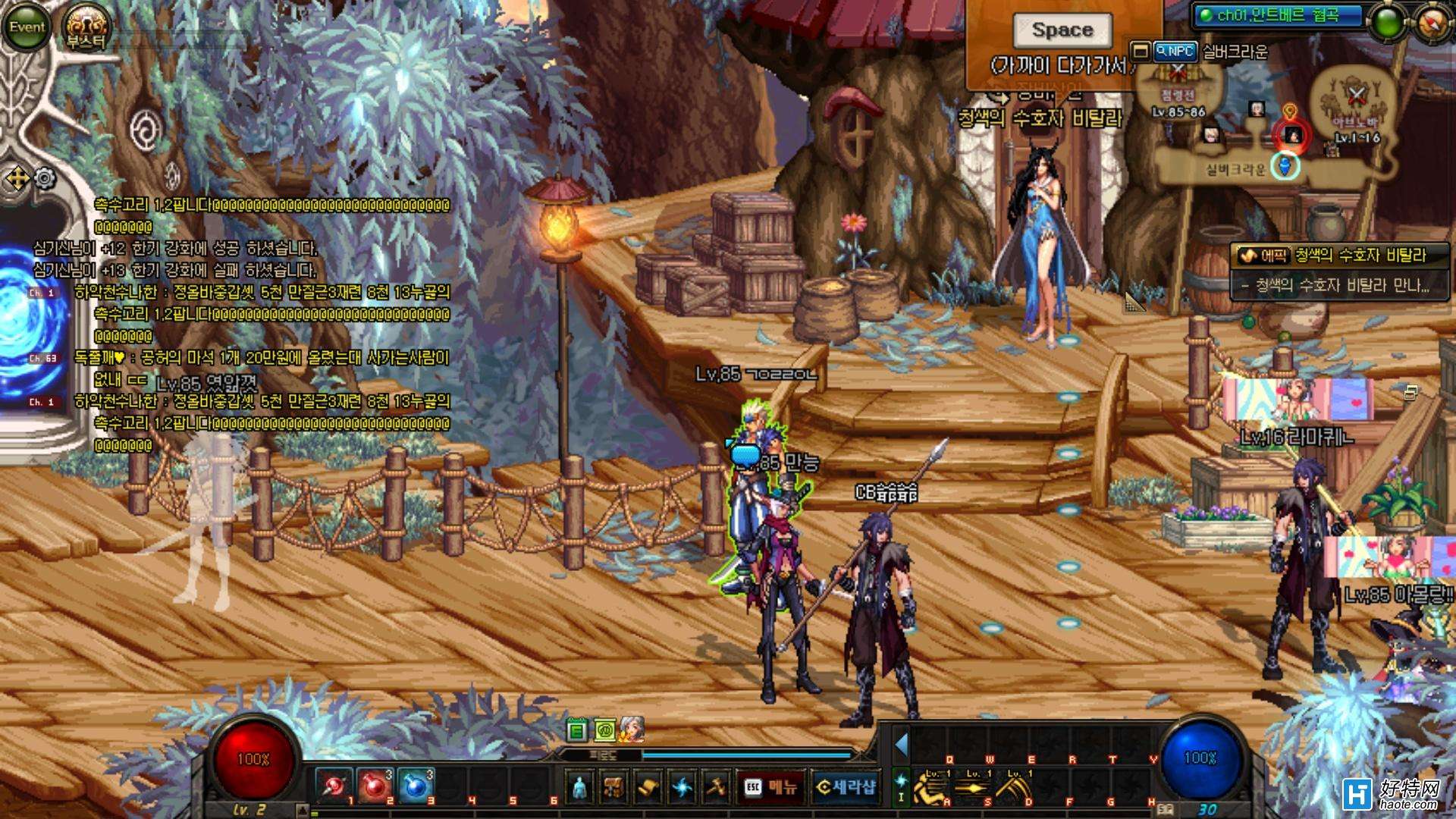Select the blue potion in slot 3
The image size is (1456, 819).
coord(415,786)
